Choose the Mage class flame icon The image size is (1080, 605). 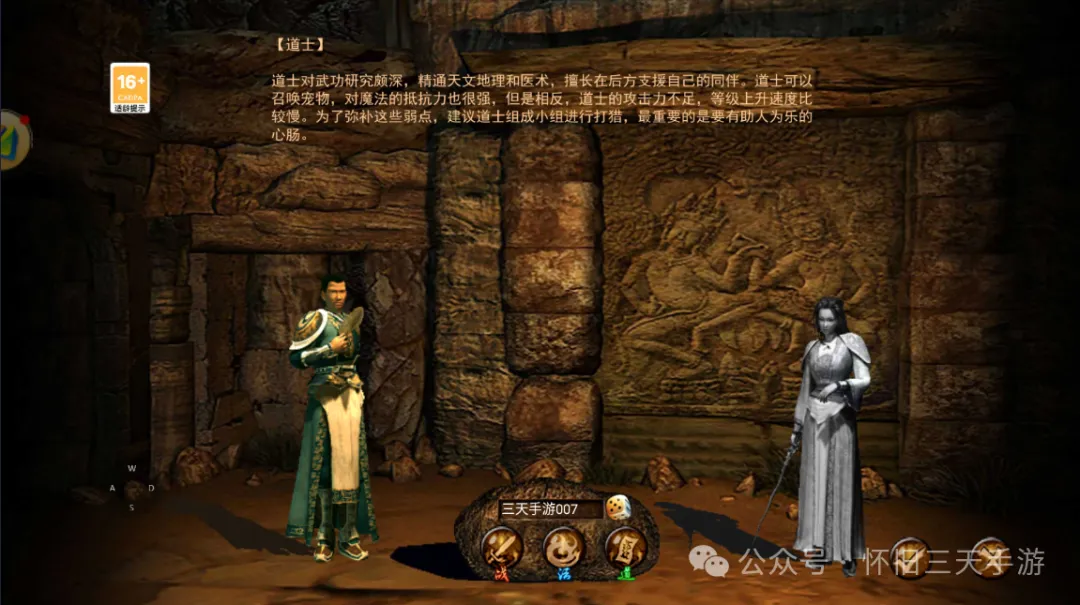[563, 548]
